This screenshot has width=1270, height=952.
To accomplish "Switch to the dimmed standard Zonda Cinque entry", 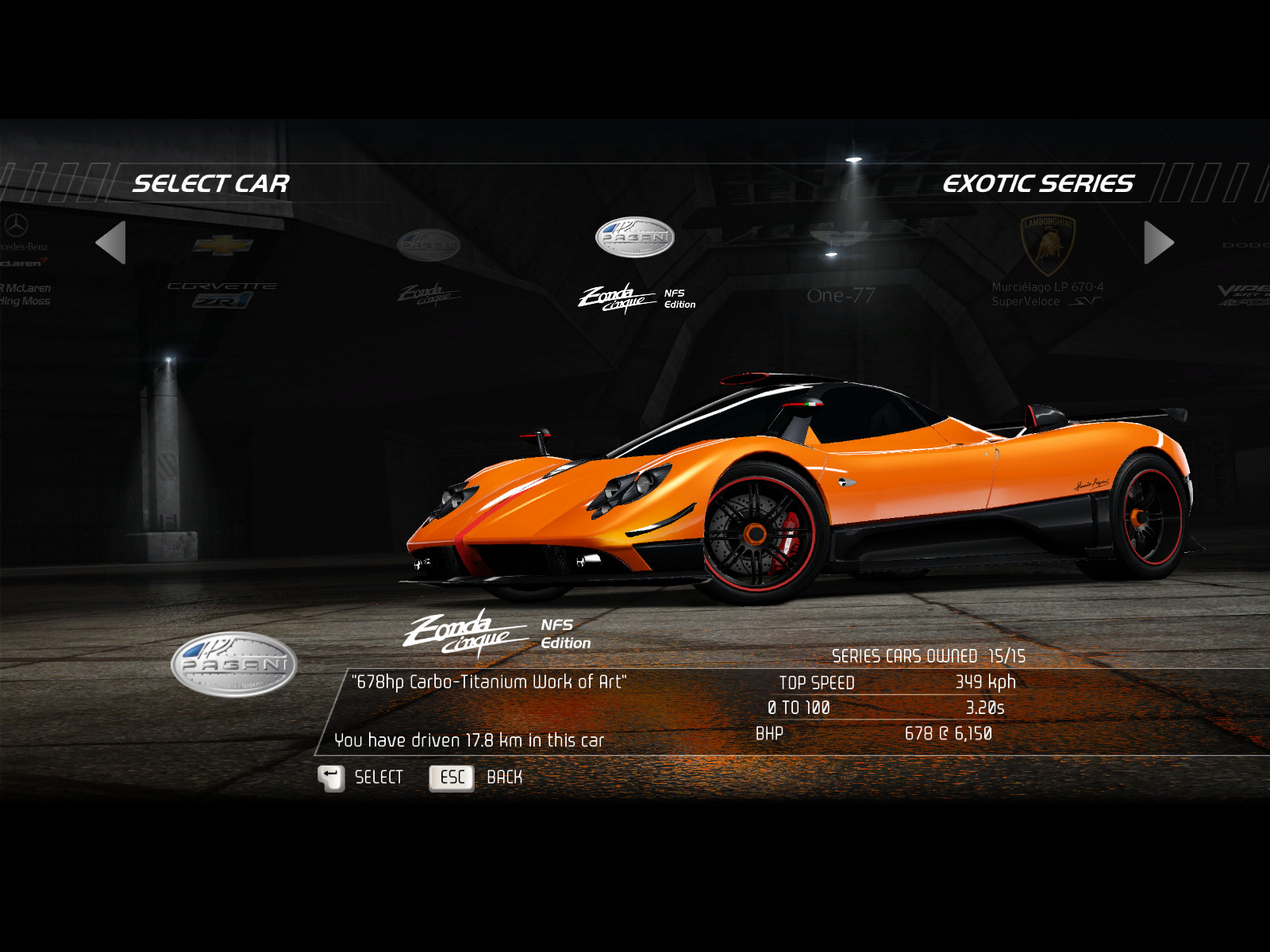I will [429, 270].
